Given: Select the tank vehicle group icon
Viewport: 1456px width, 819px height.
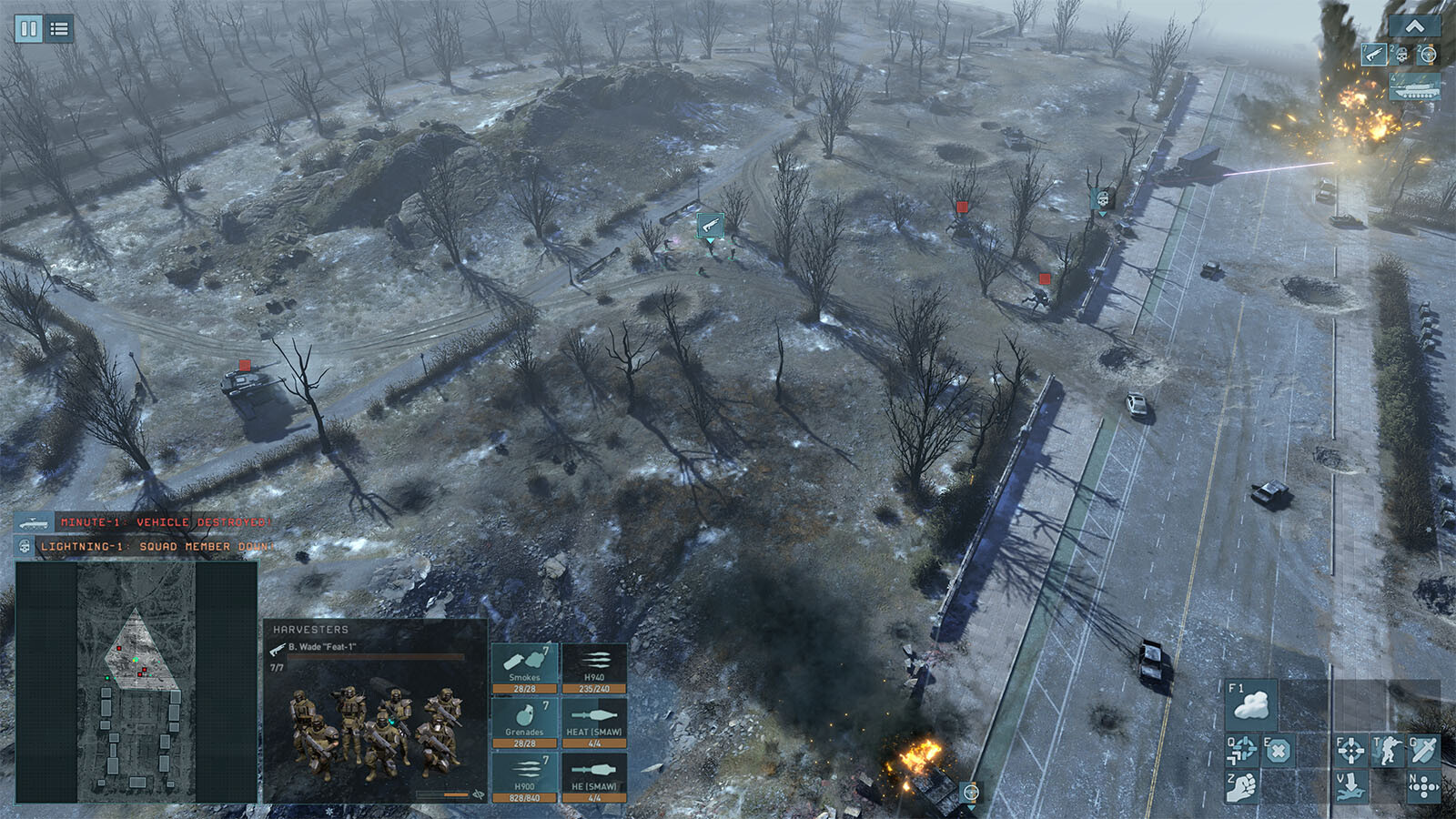Looking at the screenshot, I should 1414,88.
